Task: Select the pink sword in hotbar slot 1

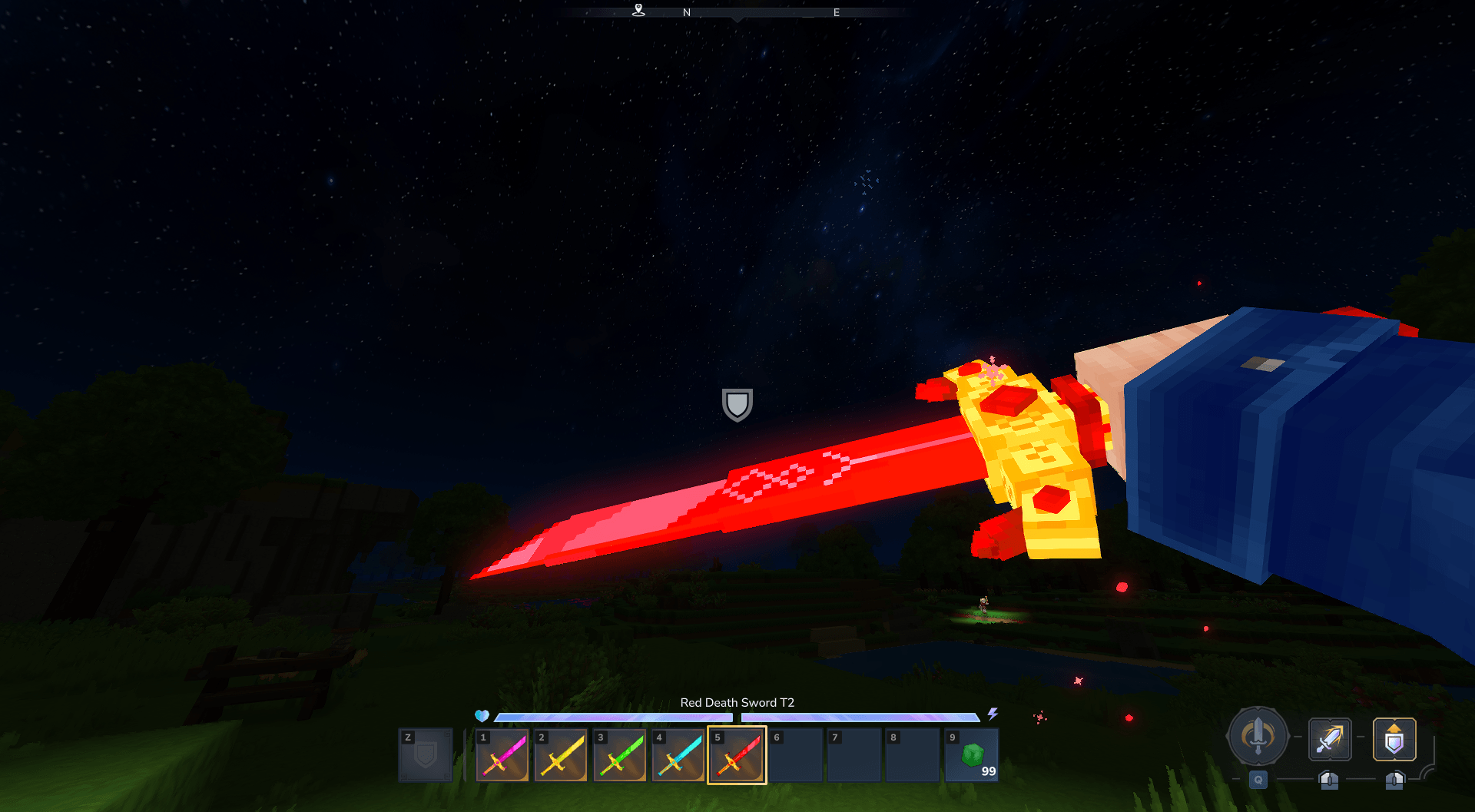Action: point(502,755)
